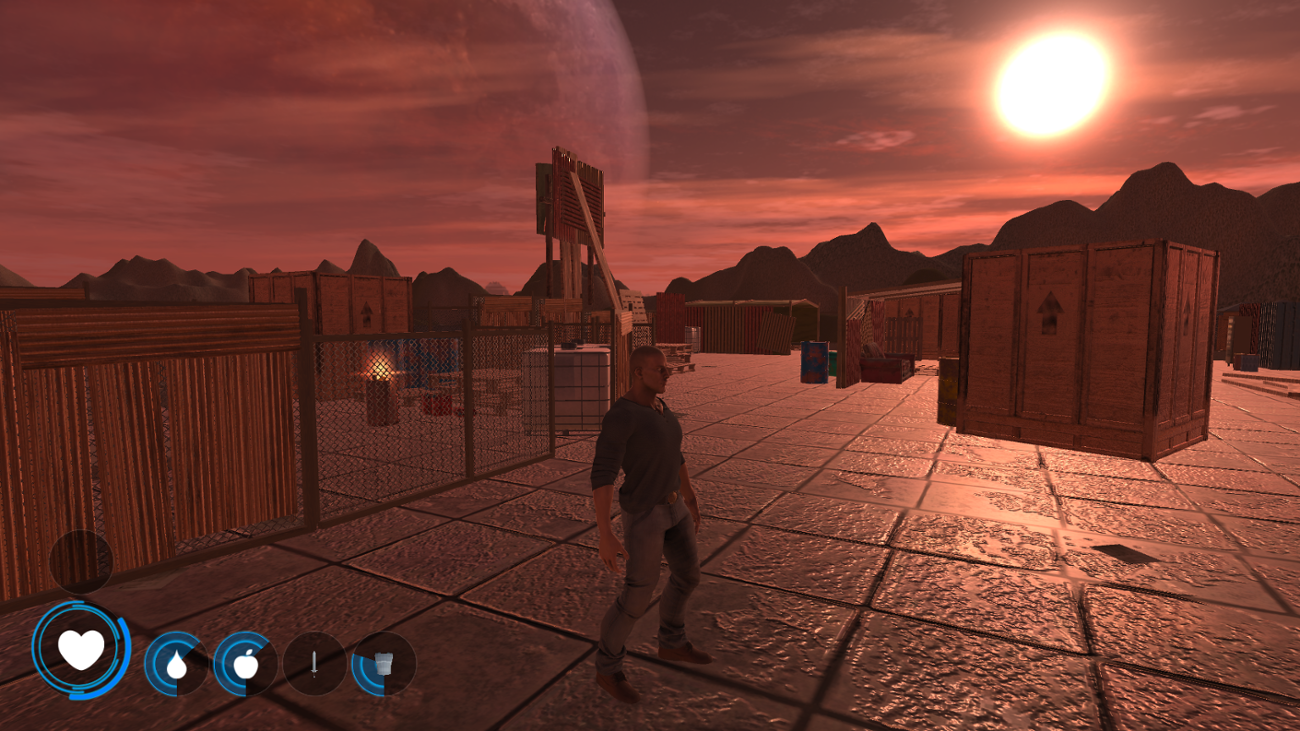Click the blue barrel in the distance
The width and height of the screenshot is (1300, 731).
813,362
